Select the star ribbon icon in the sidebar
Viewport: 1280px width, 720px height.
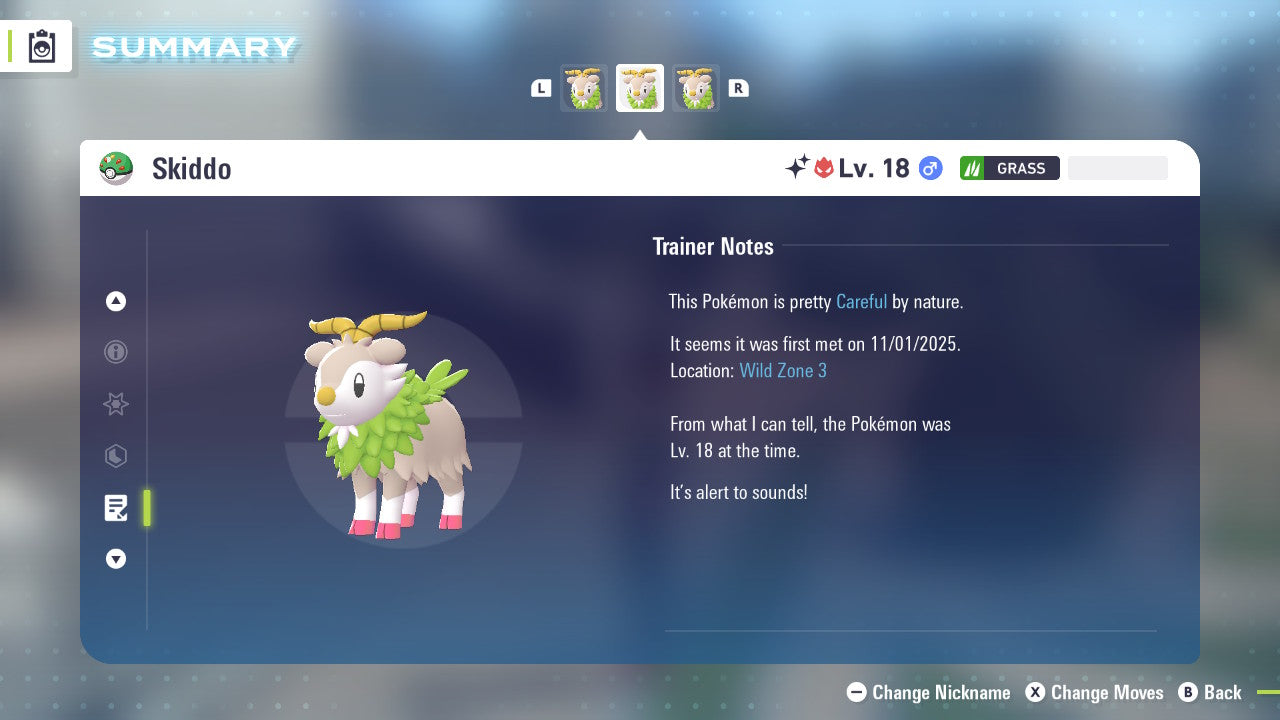(115, 404)
